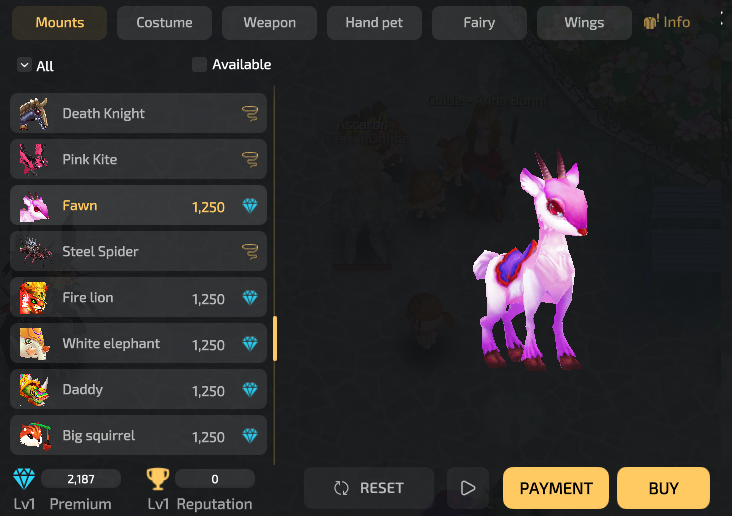The width and height of the screenshot is (732, 516).
Task: Switch to the Mounts tab
Action: point(59,23)
